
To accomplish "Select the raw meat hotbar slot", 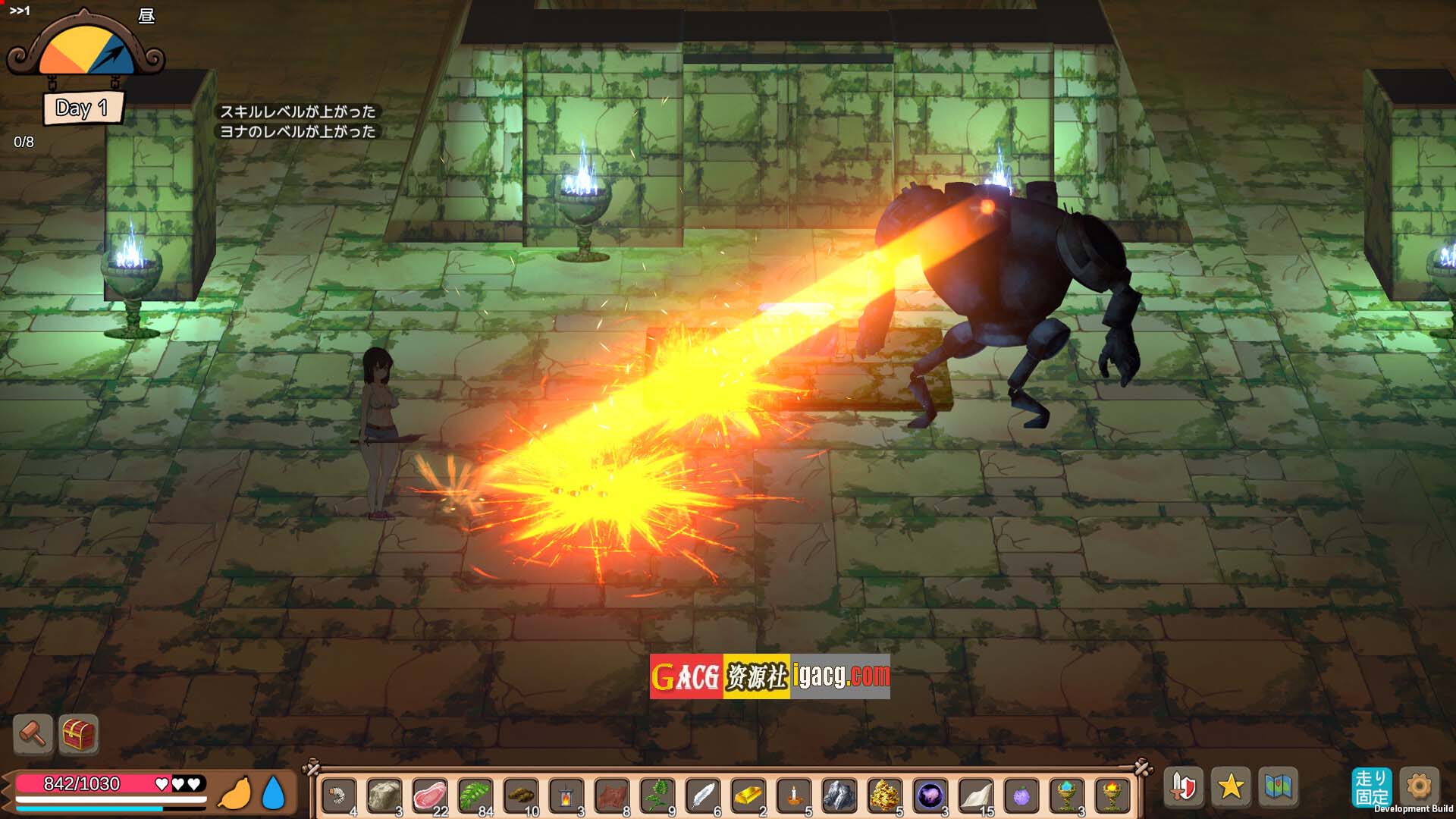I will (429, 795).
